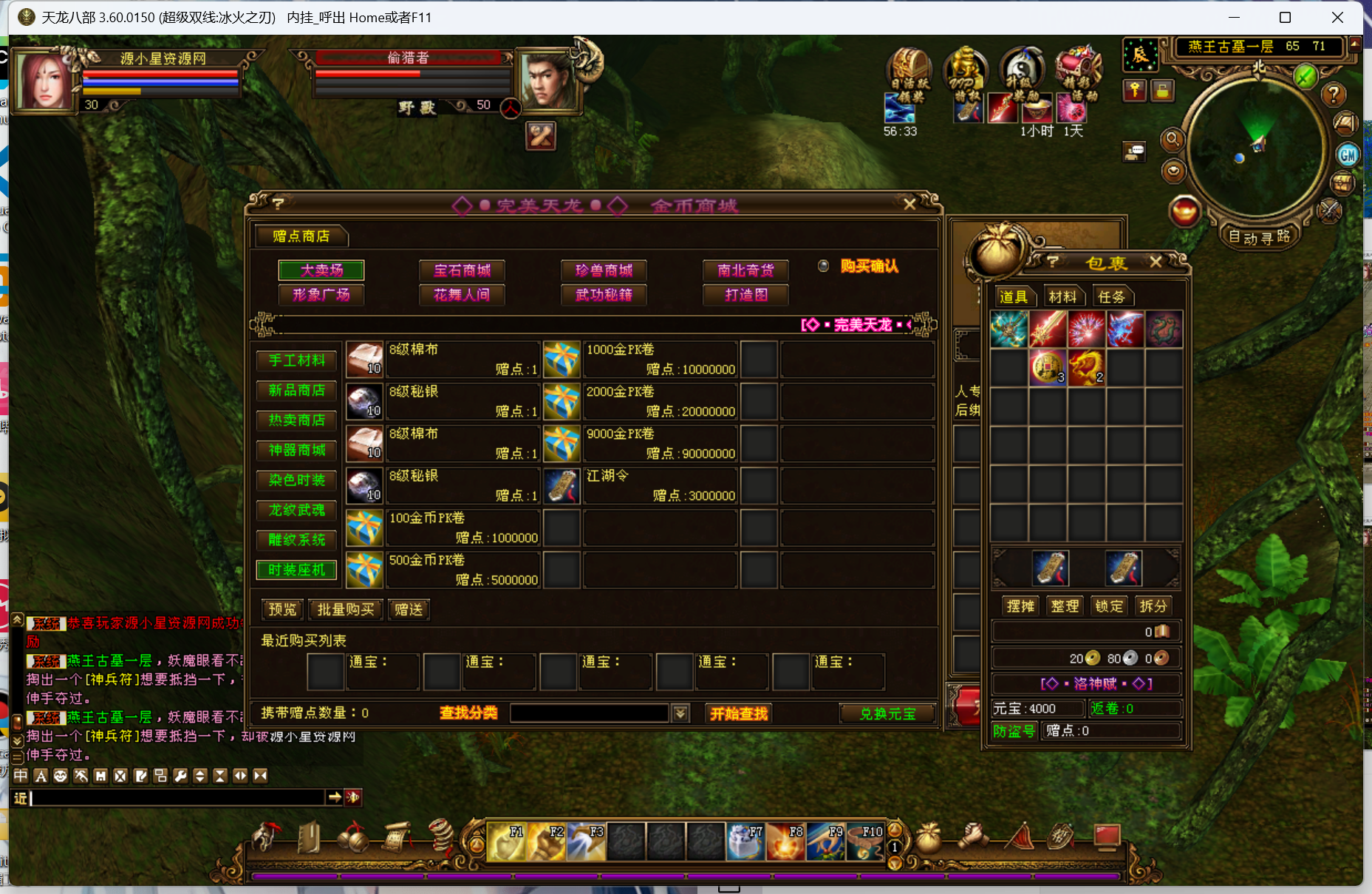Screen dimensions: 1372x894
Task: Choose 手工材料 in the side list
Action: coord(297,361)
